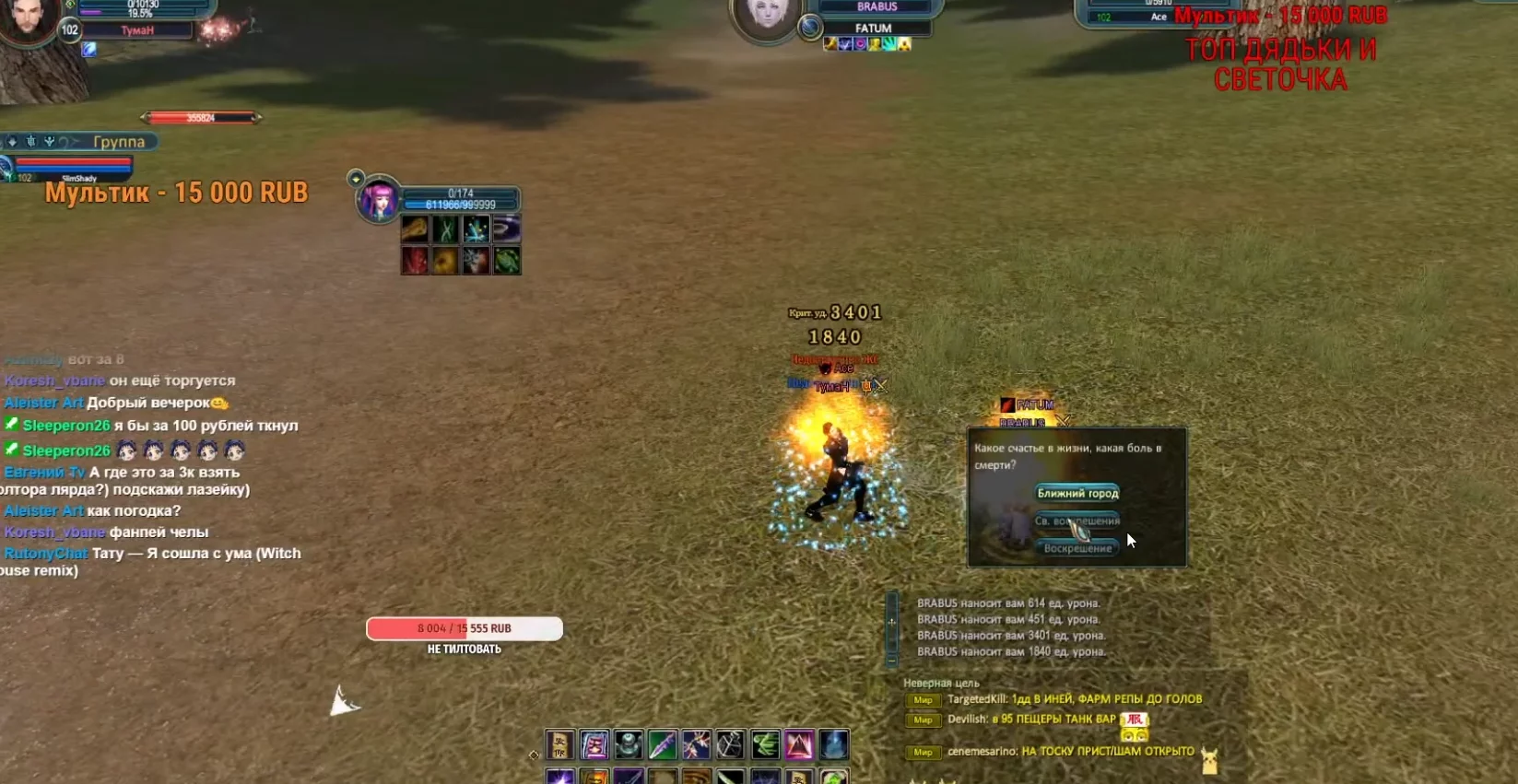Use the green crossed-strands pet skill
Screen dimensions: 1518x784
[446, 228]
